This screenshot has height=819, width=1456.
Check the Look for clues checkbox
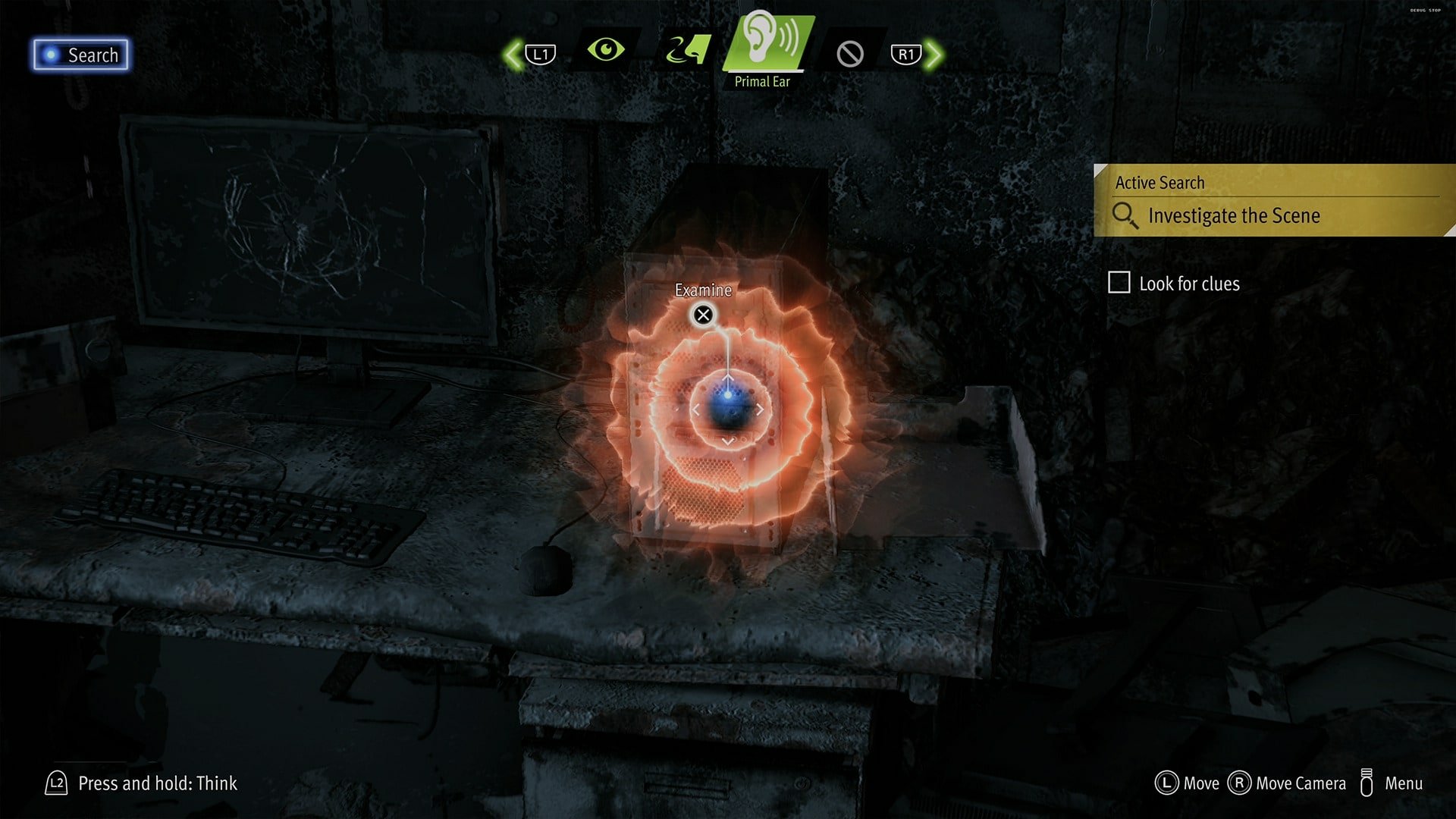[1119, 283]
